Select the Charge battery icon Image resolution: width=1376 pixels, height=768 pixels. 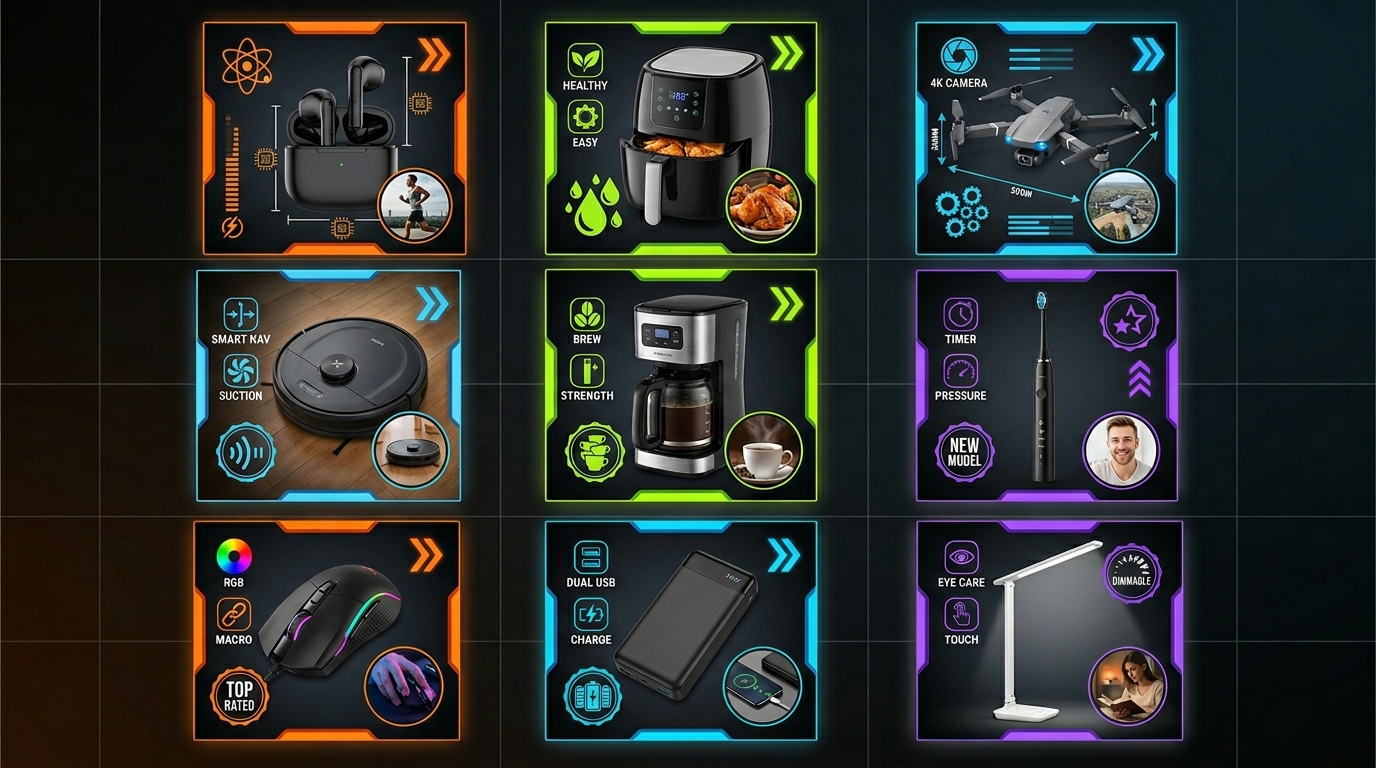pos(590,614)
